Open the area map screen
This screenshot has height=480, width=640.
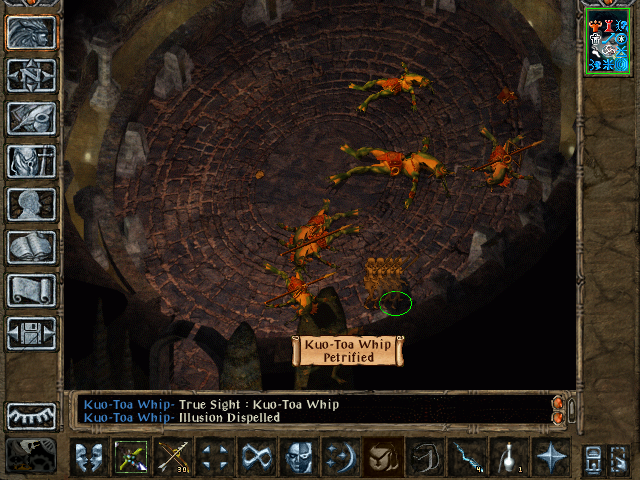32,75
